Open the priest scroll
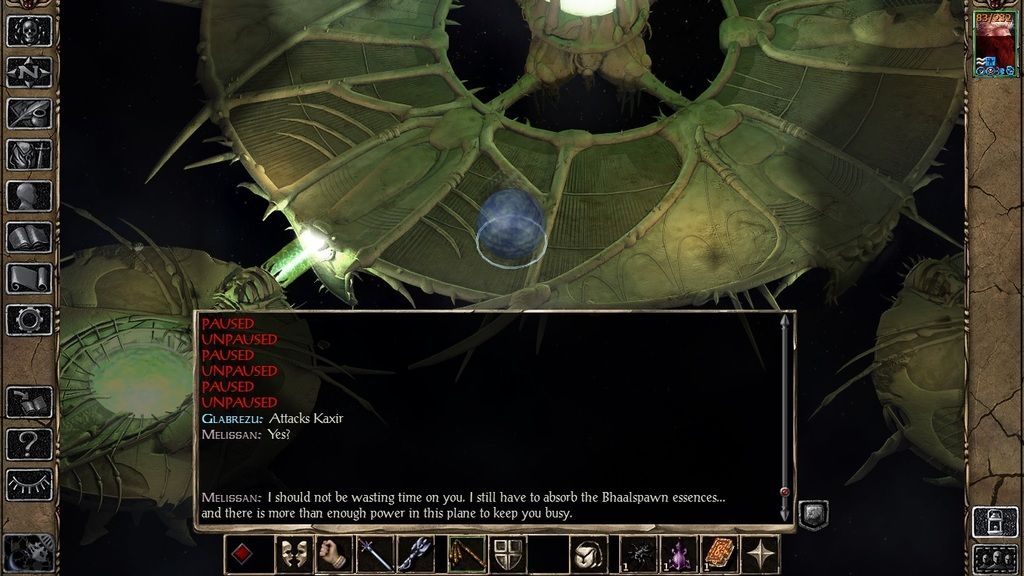This screenshot has width=1024, height=576. [x=29, y=278]
